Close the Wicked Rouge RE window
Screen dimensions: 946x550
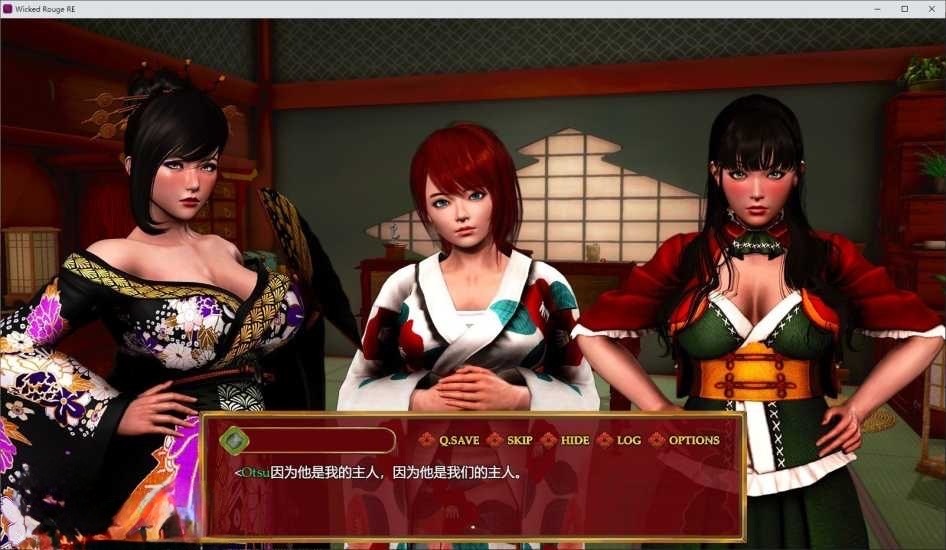pyautogui.click(x=931, y=9)
